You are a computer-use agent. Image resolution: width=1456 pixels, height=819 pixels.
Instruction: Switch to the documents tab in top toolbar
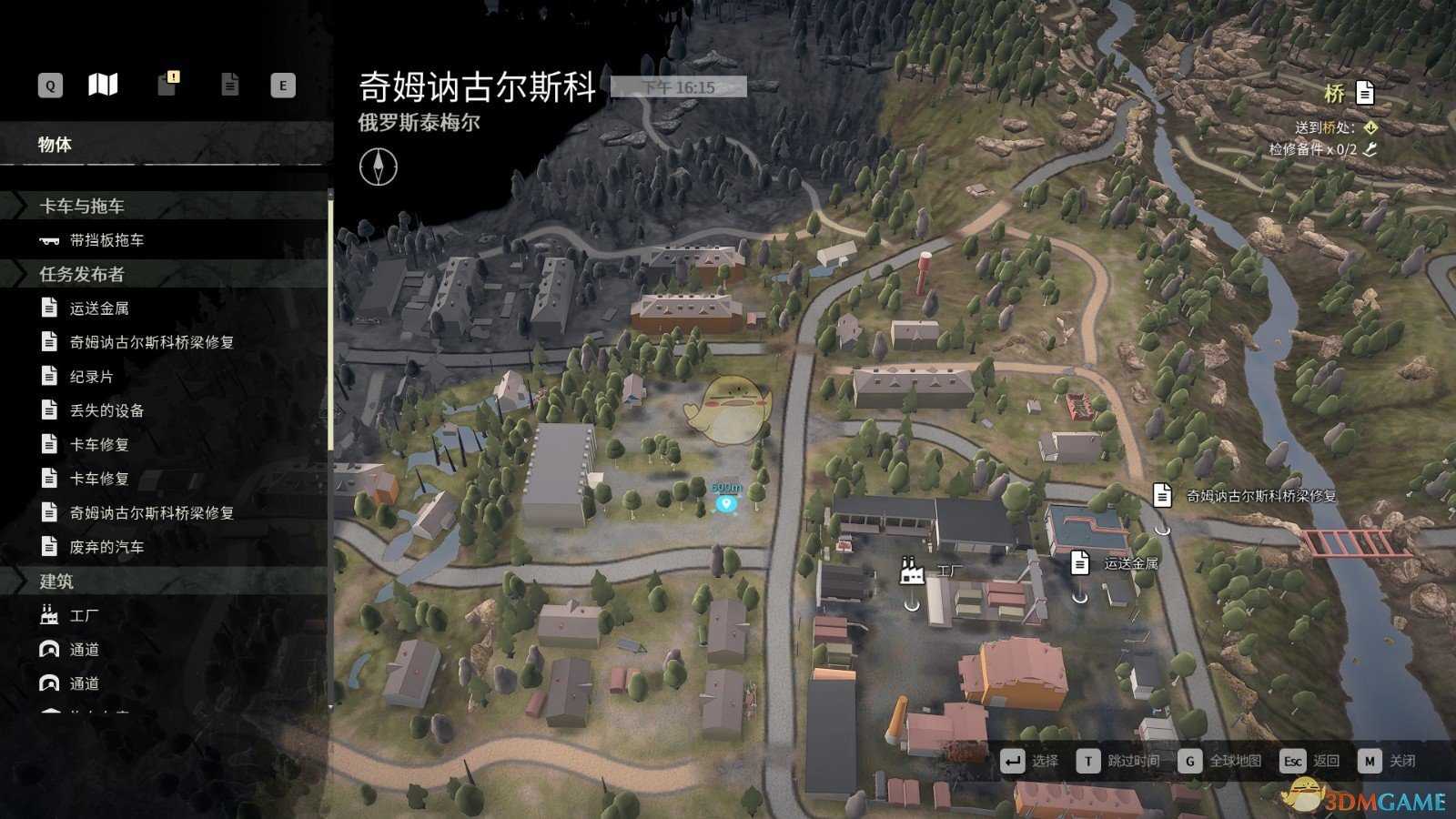[229, 85]
